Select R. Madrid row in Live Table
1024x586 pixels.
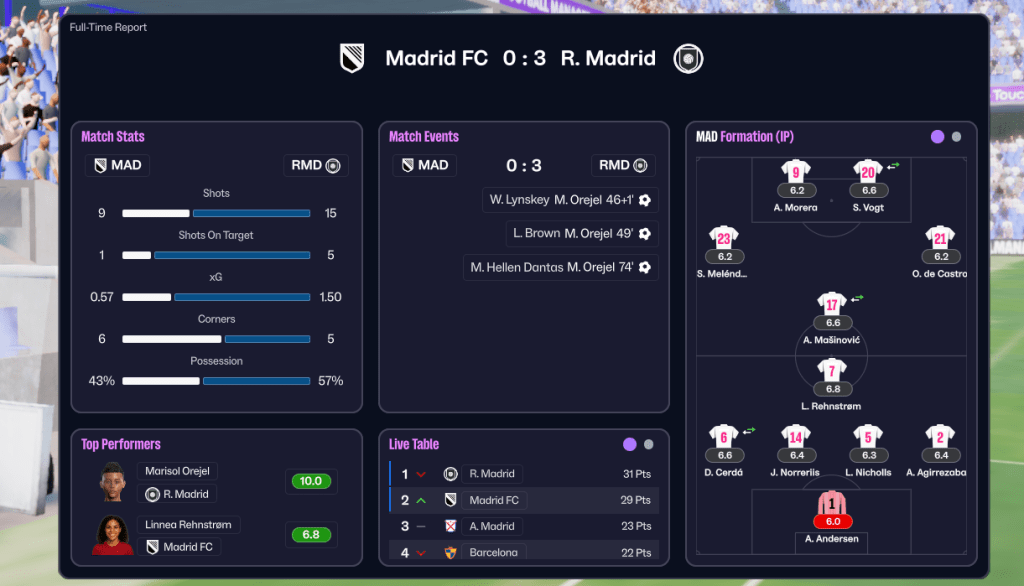pos(523,474)
